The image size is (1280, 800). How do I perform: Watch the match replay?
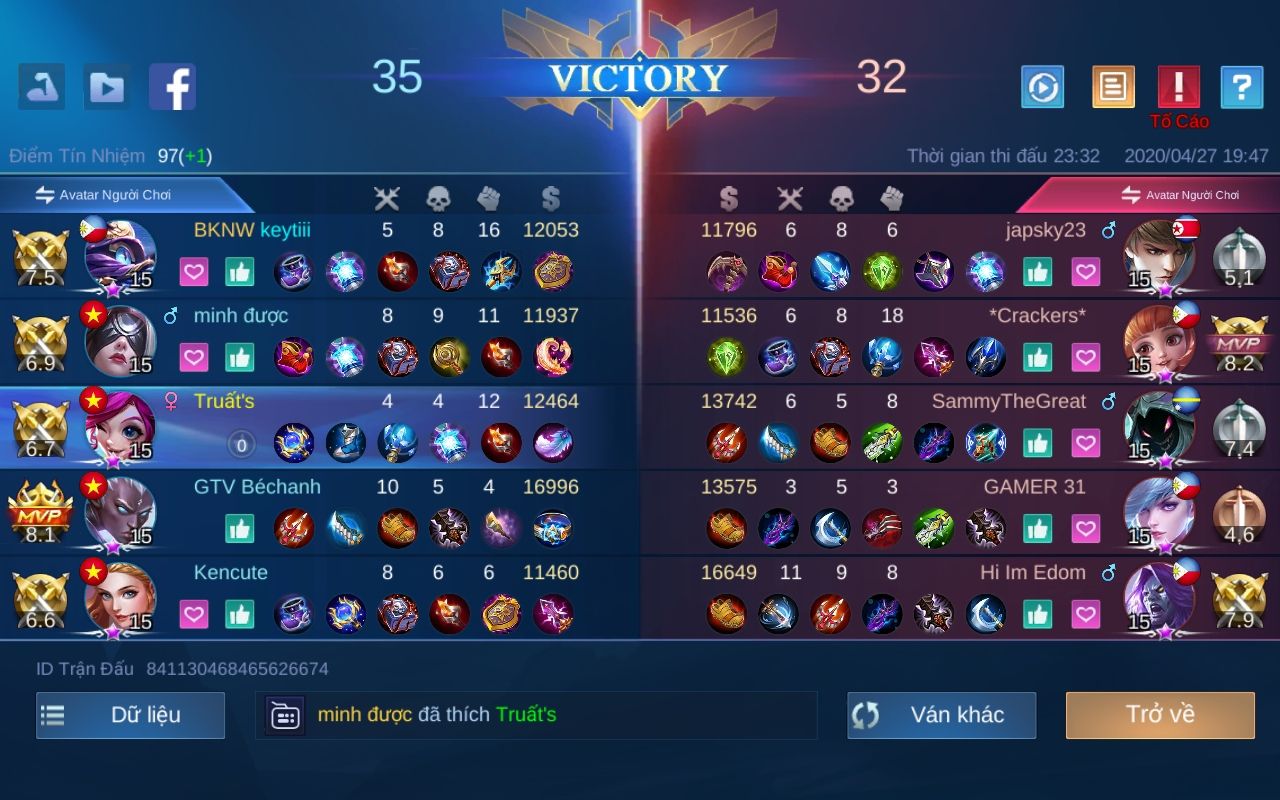pos(1042,88)
